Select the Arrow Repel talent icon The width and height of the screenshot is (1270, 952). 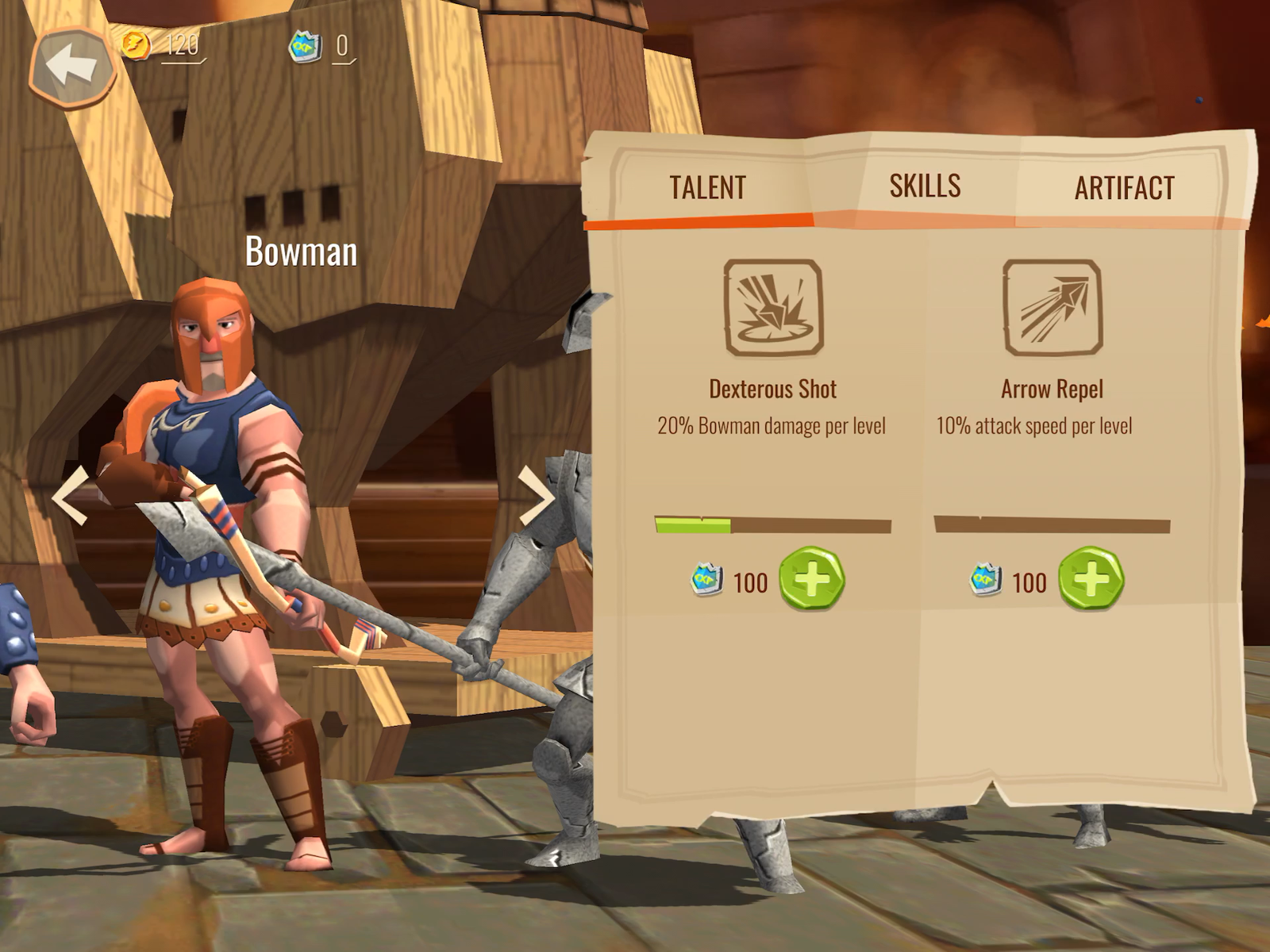coord(1053,308)
